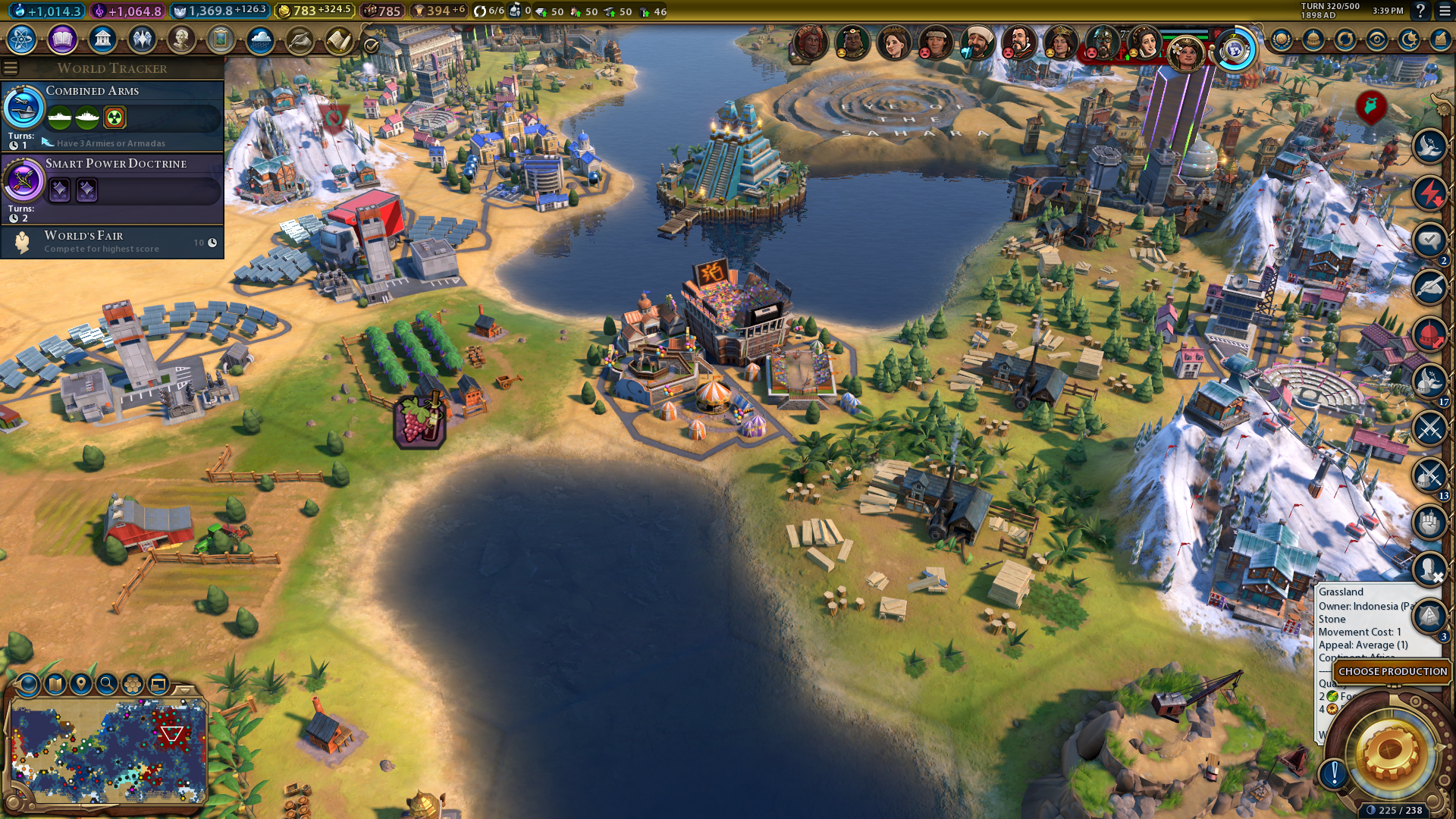Select the Combined Arms research tracker
This screenshot has width=1456, height=819.
pos(112,114)
